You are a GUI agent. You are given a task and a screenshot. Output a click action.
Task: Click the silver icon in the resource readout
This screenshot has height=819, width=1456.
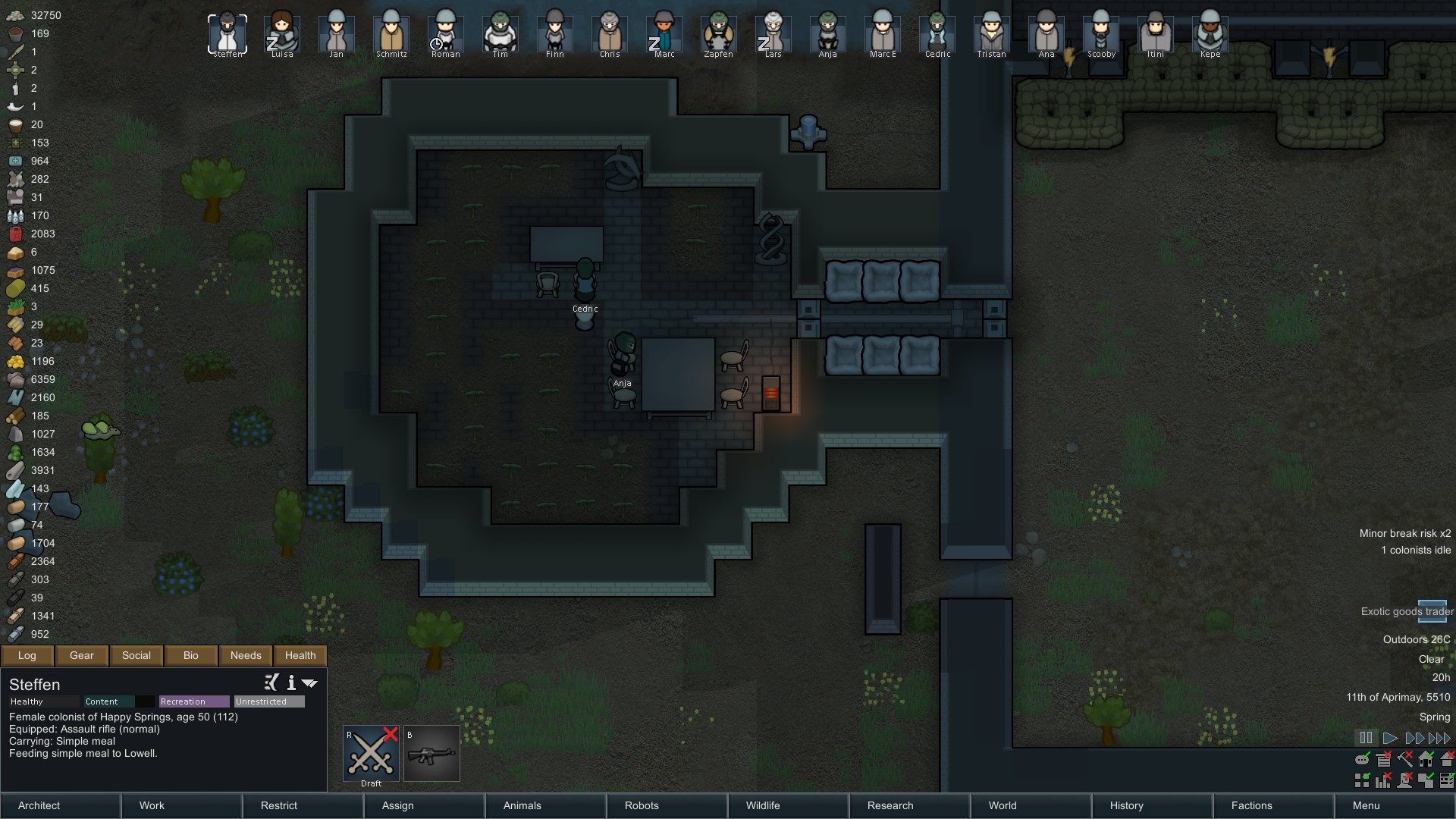[15, 15]
